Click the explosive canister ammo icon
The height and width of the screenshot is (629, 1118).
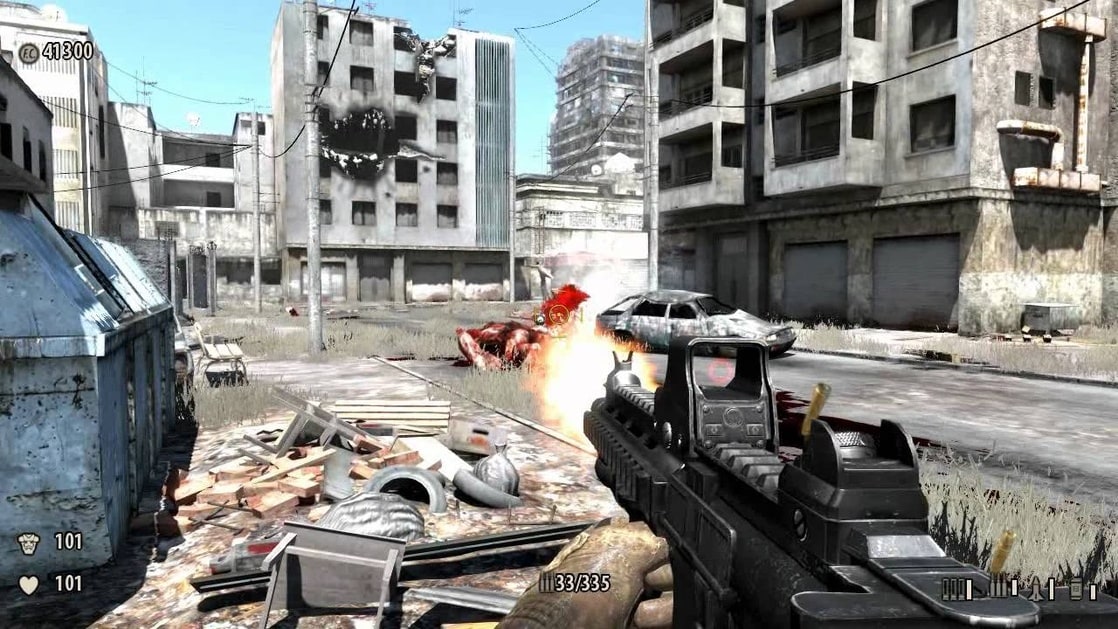pos(1077,589)
